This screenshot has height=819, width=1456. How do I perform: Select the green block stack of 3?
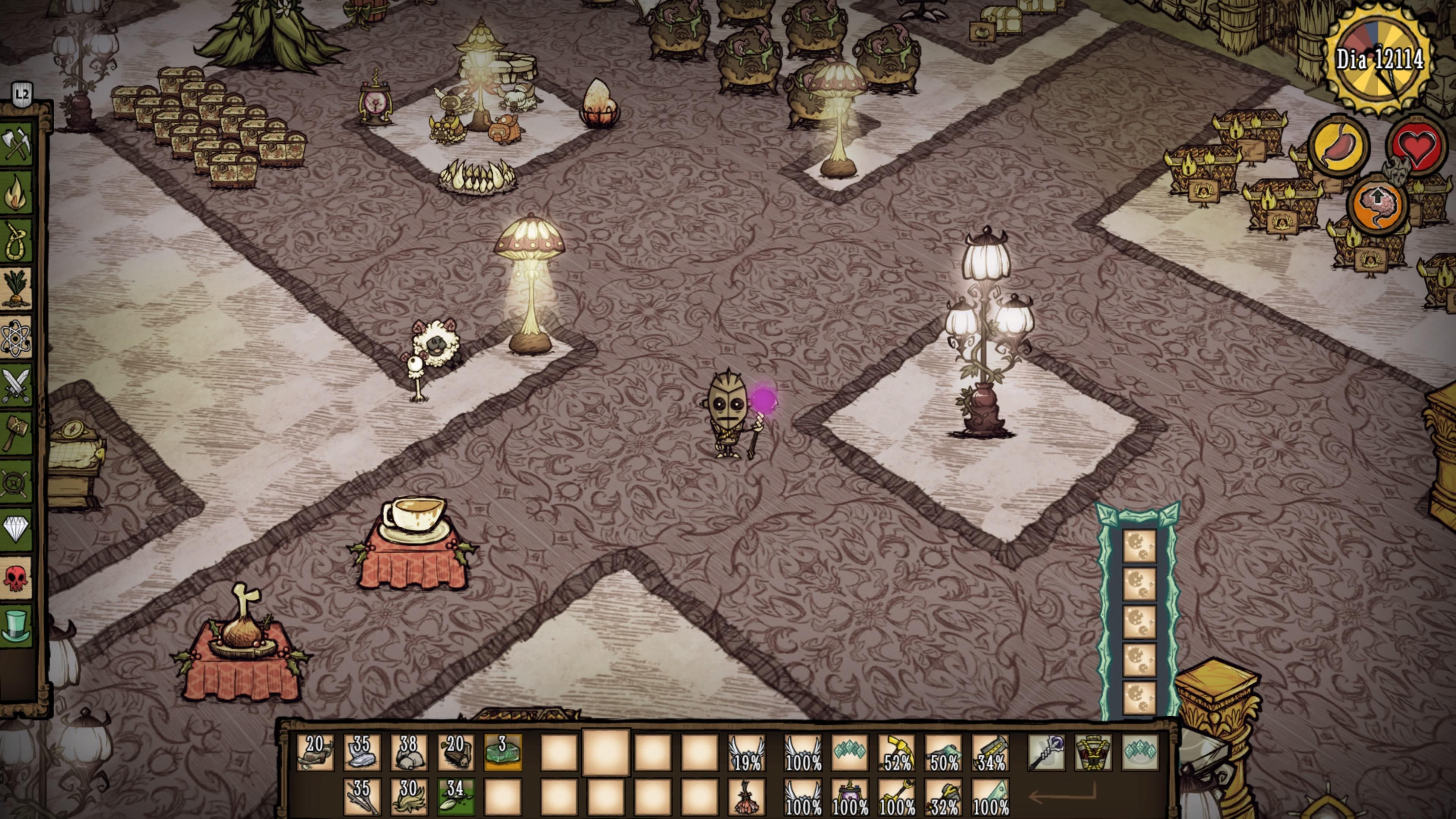pyautogui.click(x=502, y=753)
